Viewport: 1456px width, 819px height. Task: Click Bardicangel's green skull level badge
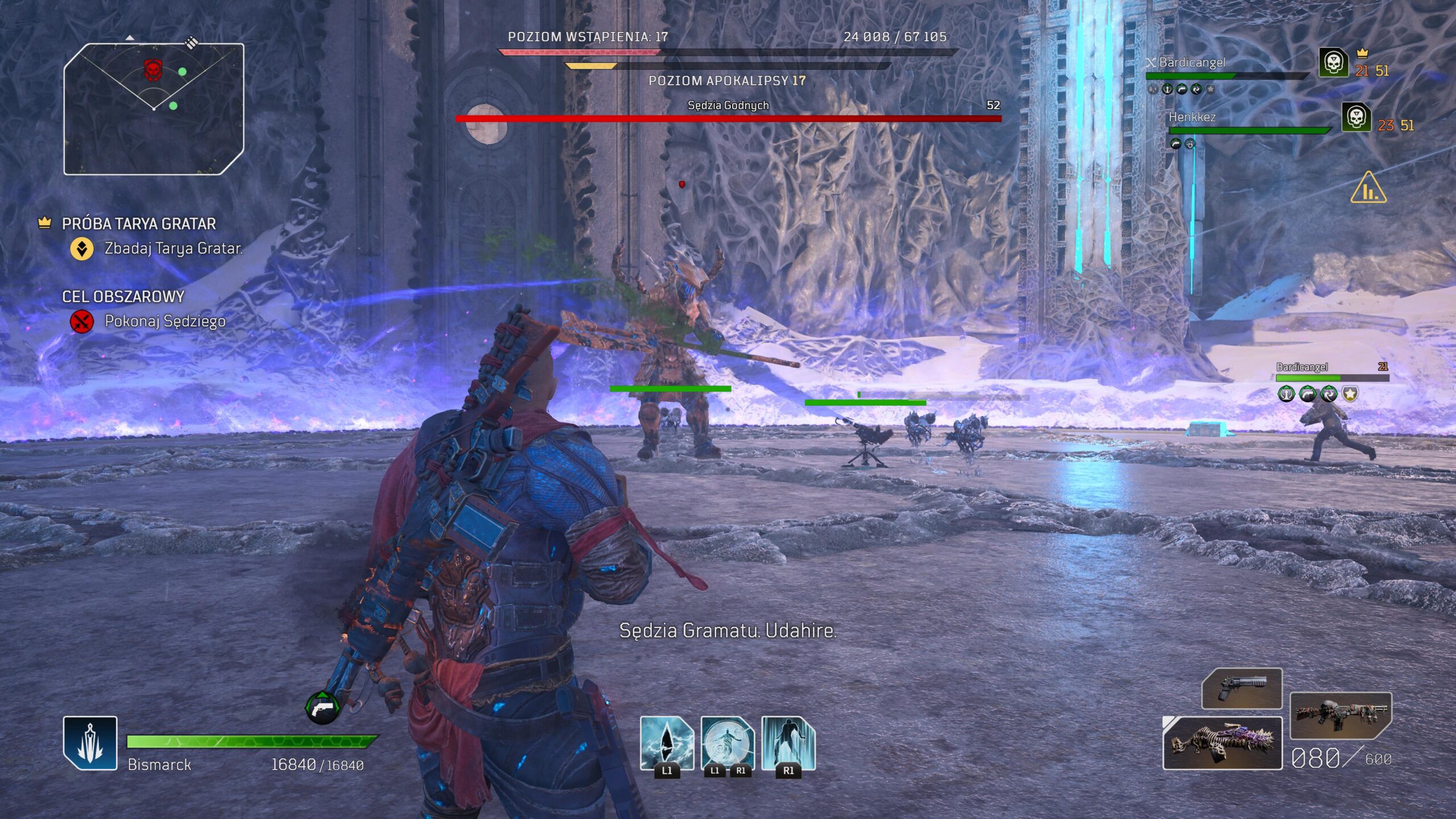(1333, 63)
